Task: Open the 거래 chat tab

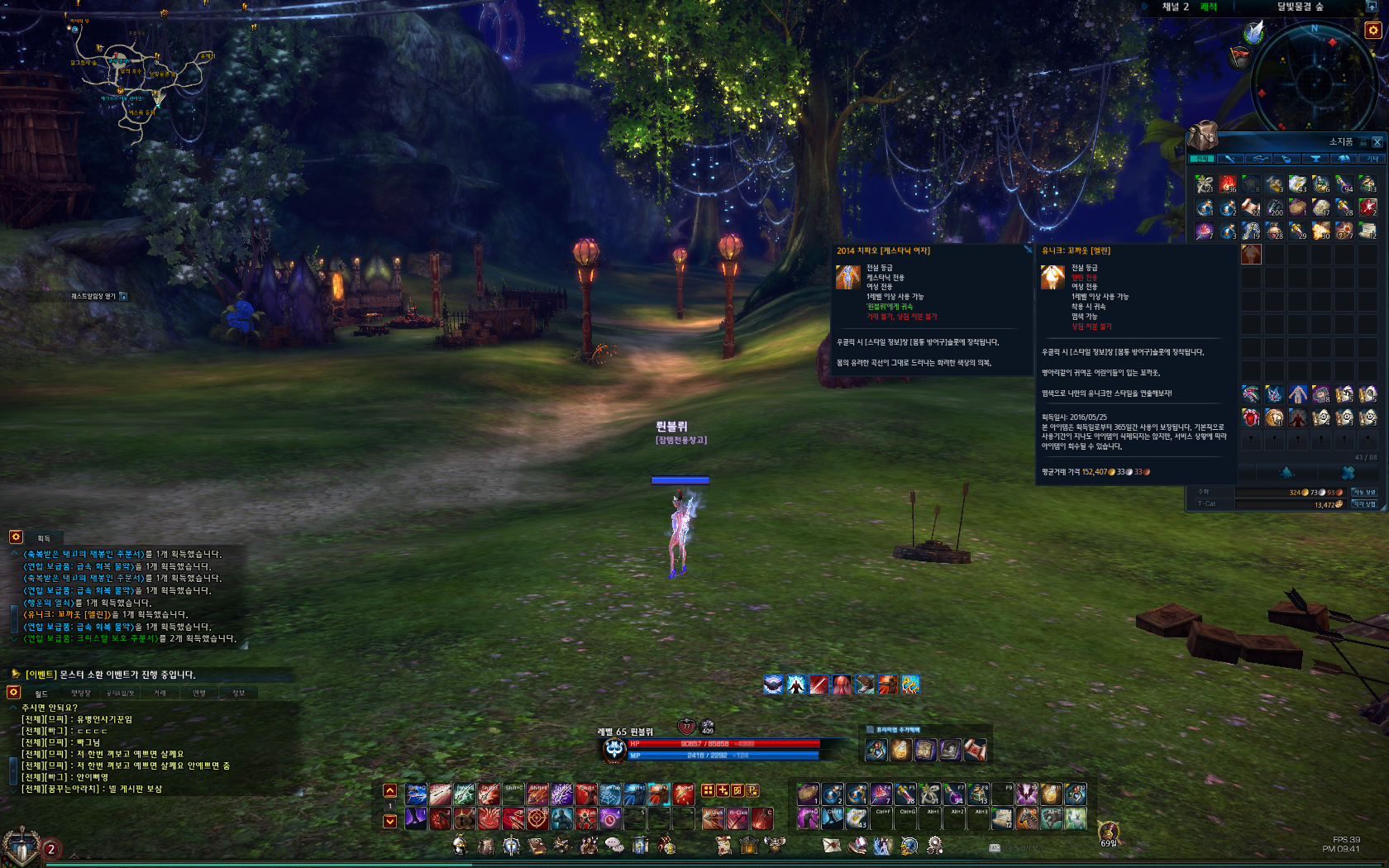Action: 160,693
